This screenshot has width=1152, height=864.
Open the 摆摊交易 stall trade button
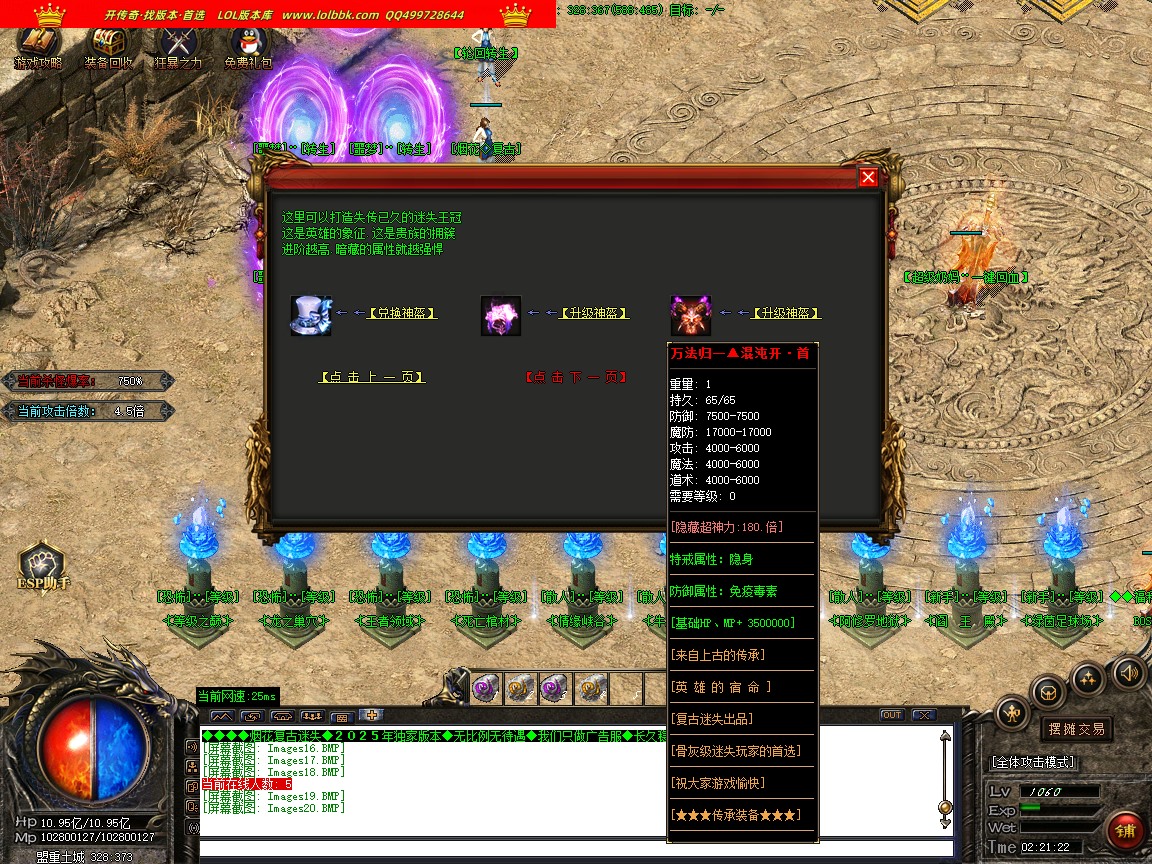click(x=1076, y=728)
